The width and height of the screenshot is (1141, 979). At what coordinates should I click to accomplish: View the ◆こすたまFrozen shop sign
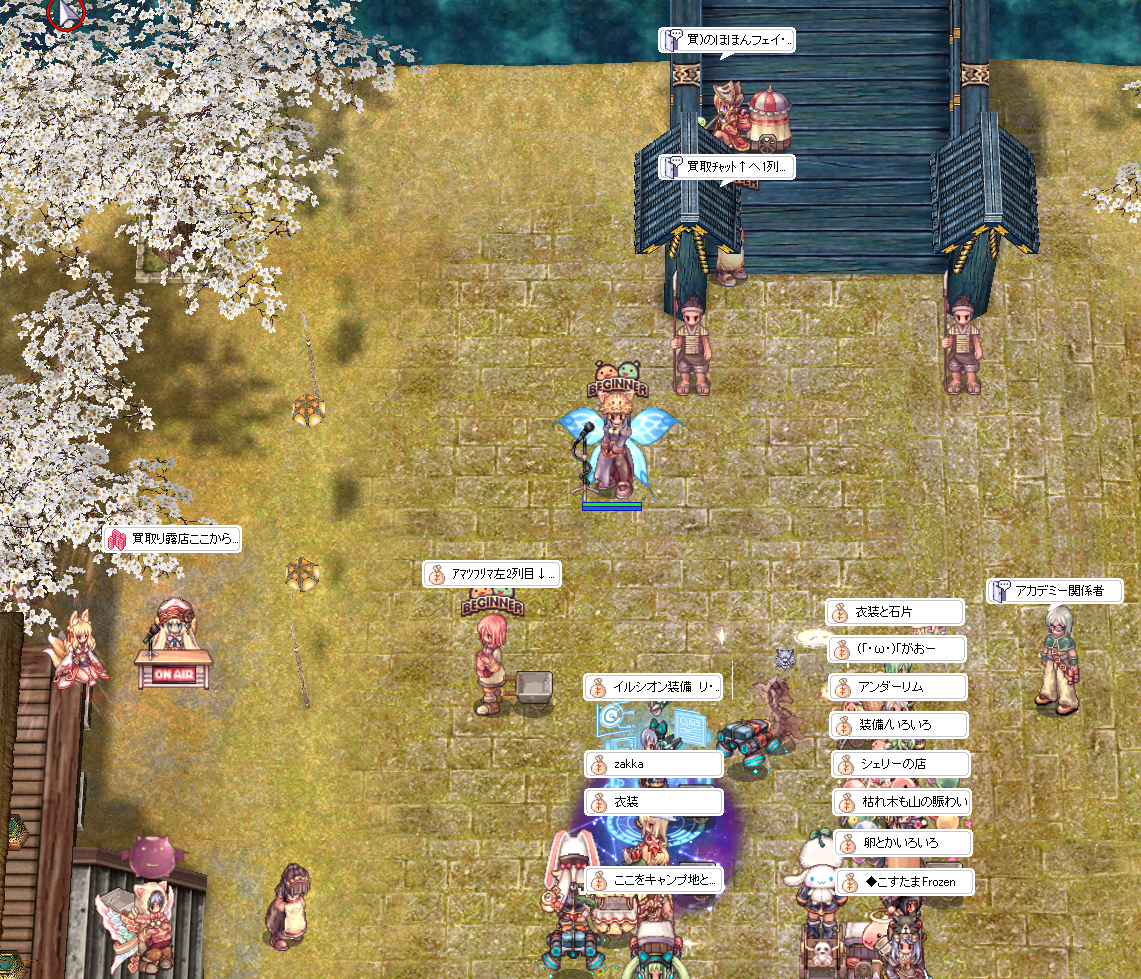904,882
